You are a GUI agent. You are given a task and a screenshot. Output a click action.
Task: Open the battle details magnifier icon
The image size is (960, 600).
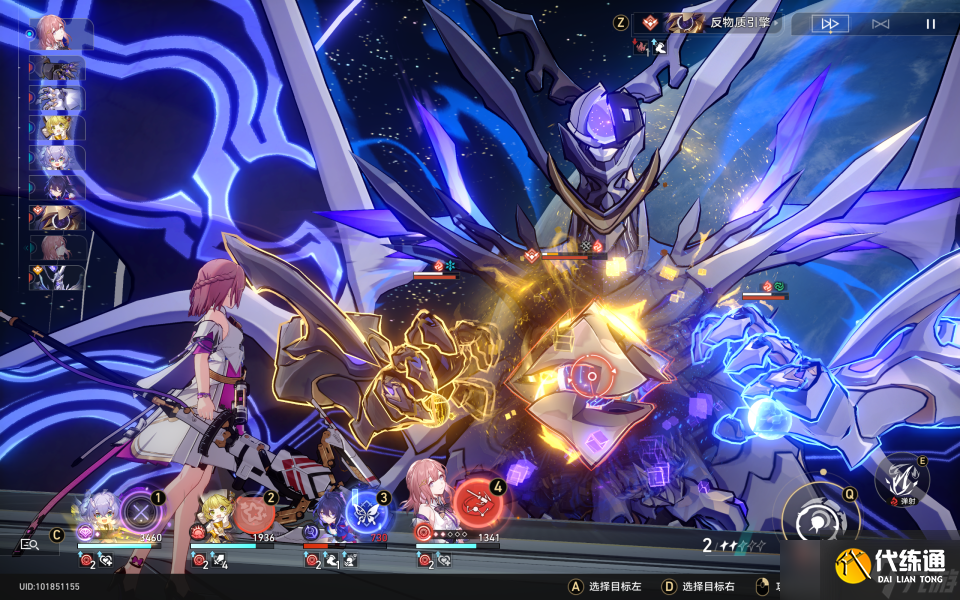(x=29, y=545)
